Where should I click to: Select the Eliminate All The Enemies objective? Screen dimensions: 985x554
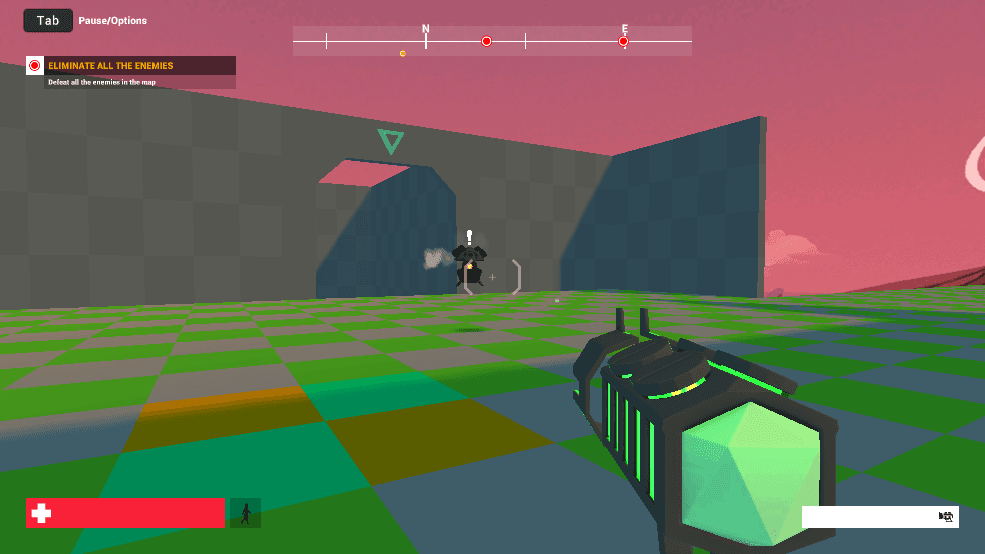(111, 66)
